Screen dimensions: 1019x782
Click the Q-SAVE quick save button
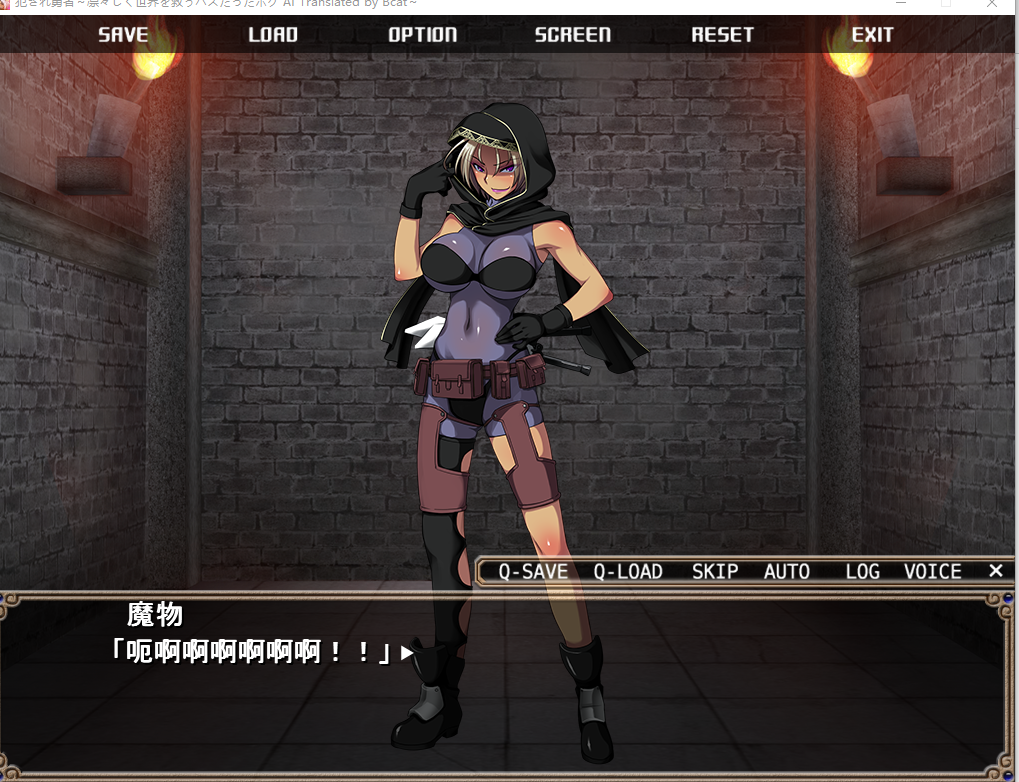pos(533,572)
